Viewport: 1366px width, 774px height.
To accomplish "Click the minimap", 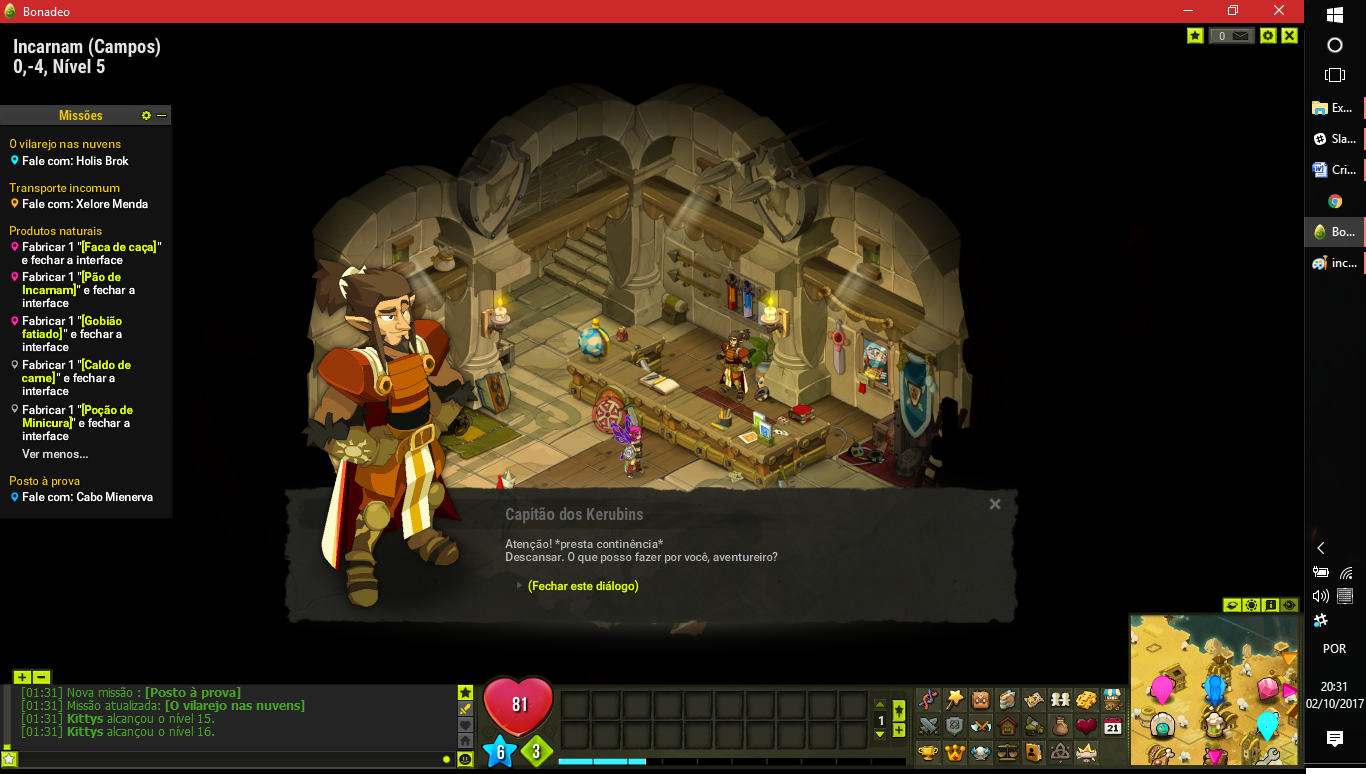I will tap(1214, 689).
